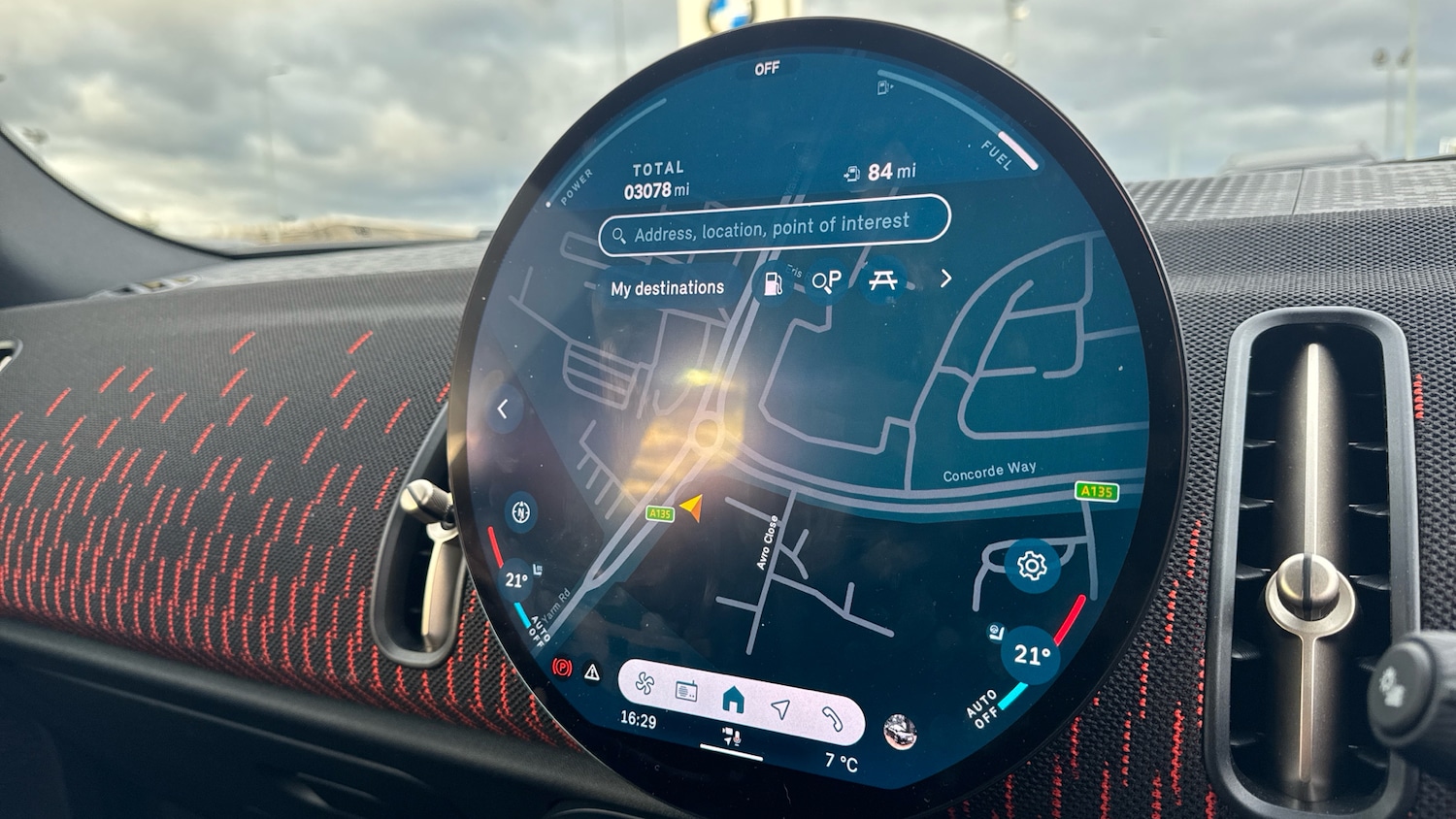Open the driver profile picture
This screenshot has width=1456, height=819.
(900, 732)
